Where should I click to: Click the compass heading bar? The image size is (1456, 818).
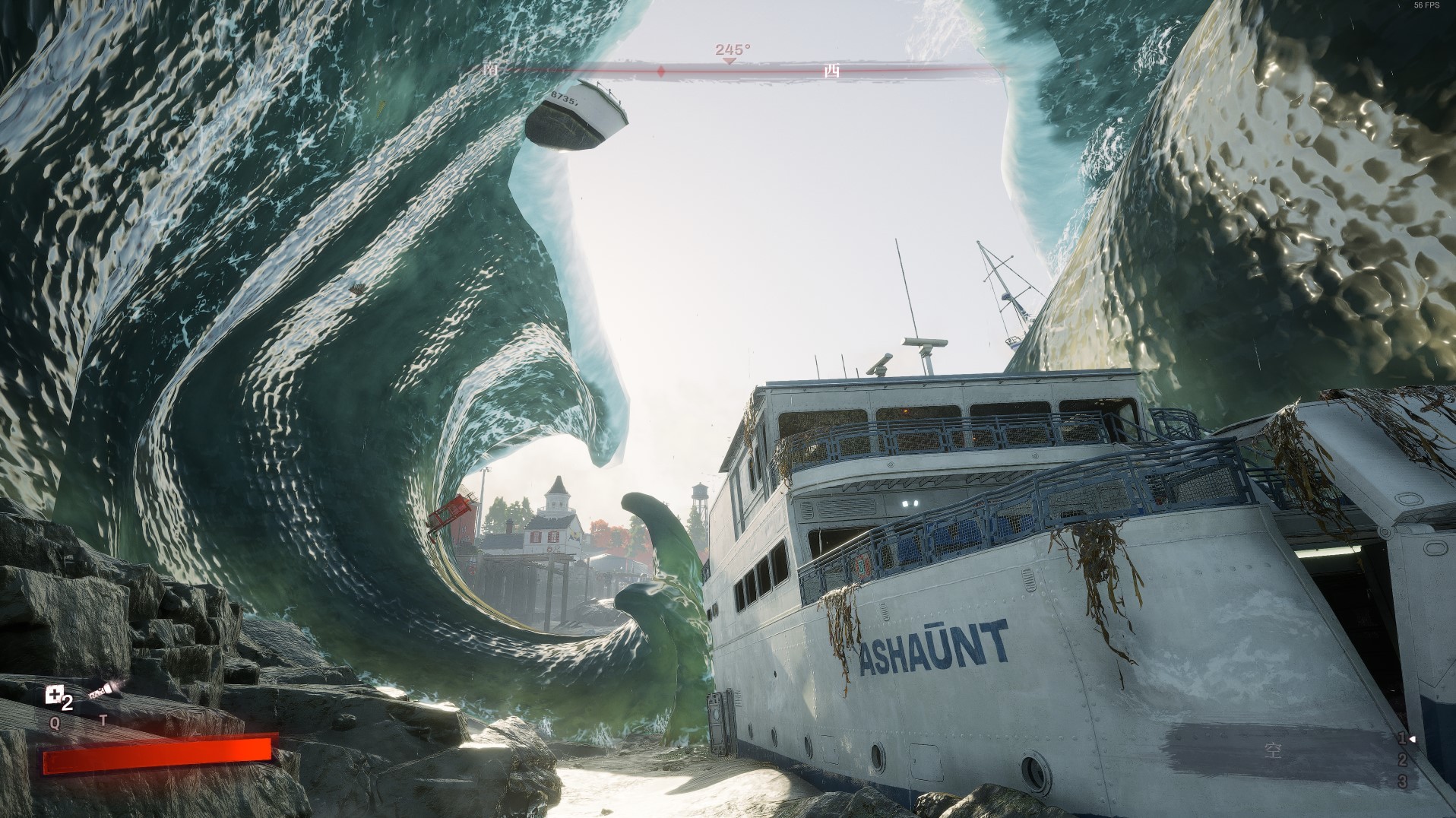[x=731, y=70]
